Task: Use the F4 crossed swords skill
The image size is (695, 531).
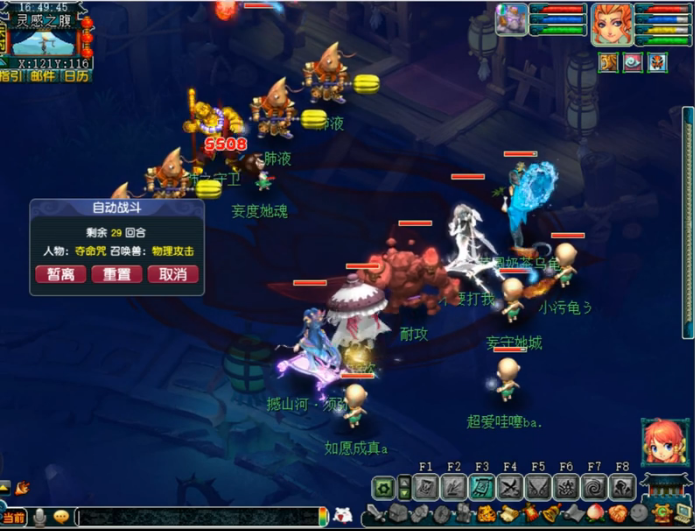Action: click(x=510, y=487)
